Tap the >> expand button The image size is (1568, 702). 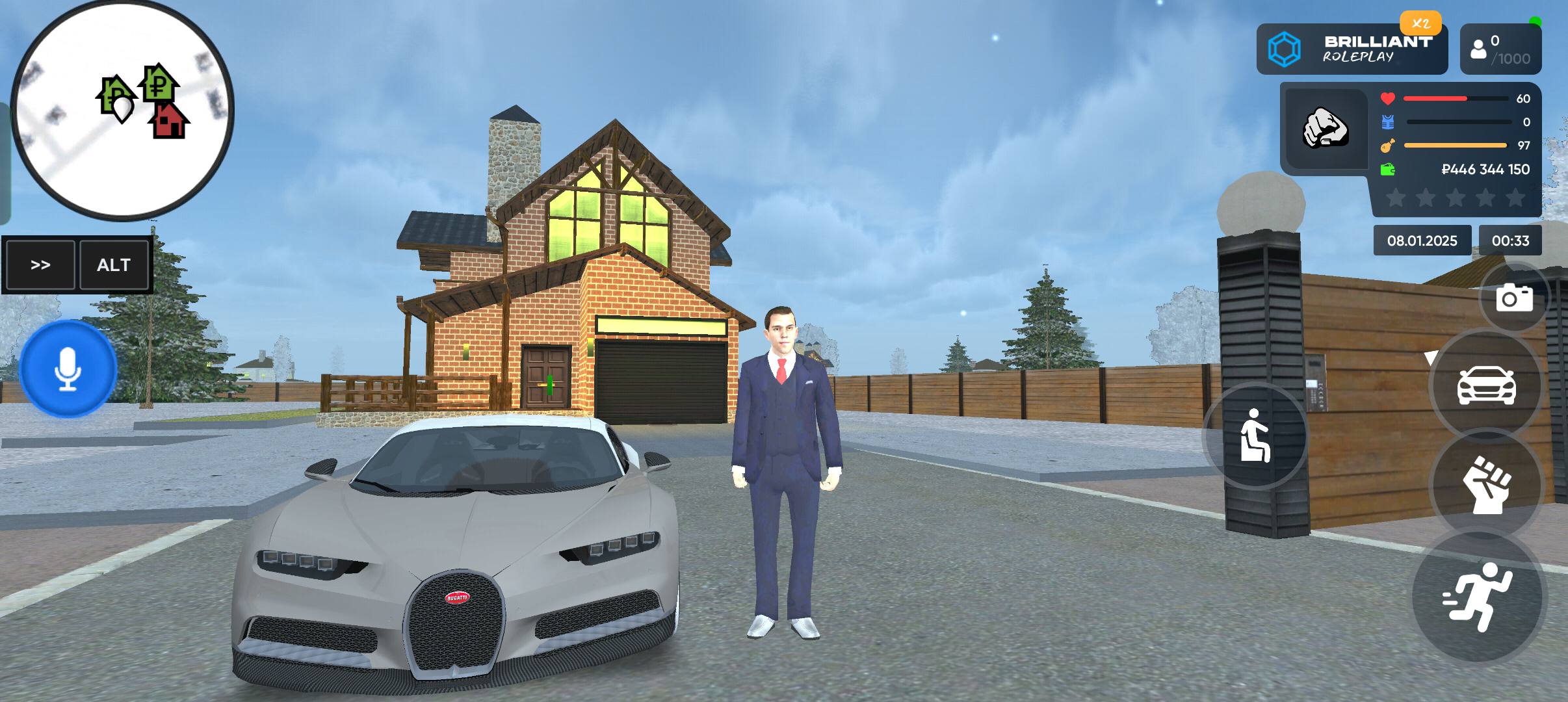point(40,265)
